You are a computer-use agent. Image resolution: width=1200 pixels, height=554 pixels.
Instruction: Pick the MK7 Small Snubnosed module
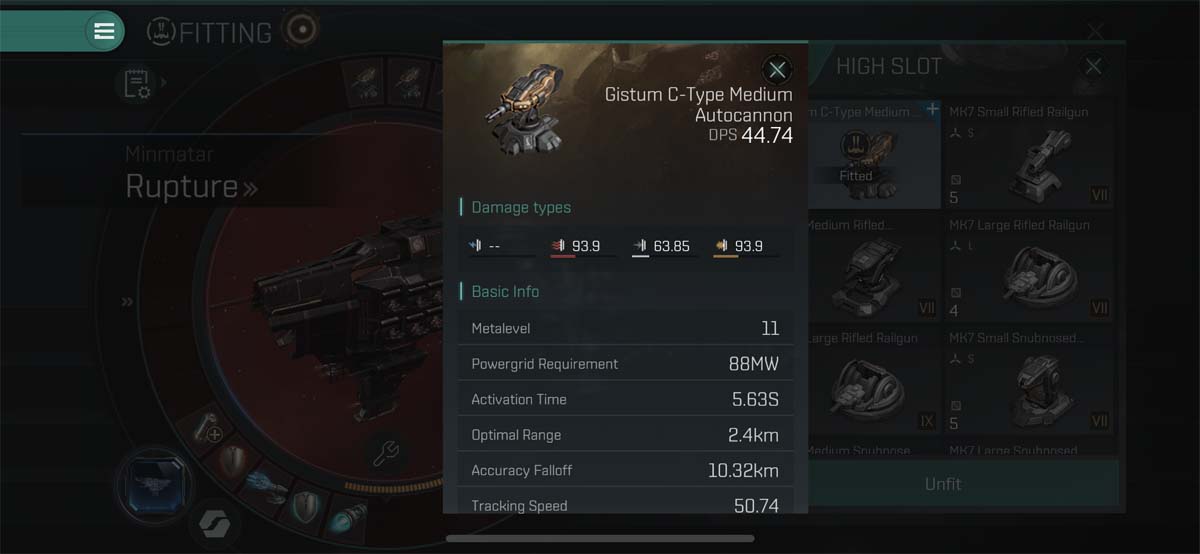(1029, 380)
